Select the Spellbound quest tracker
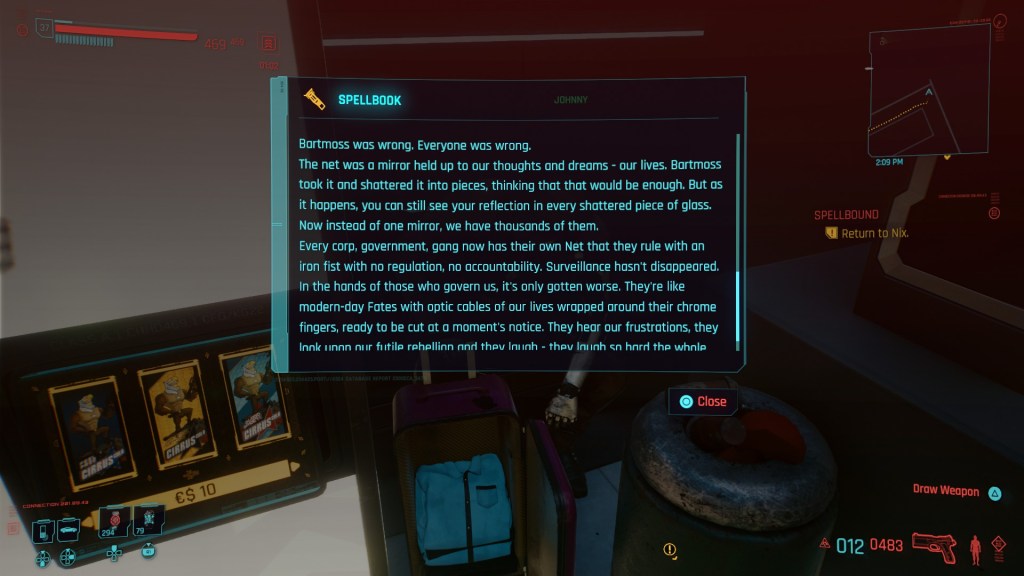1024x576 pixels. pyautogui.click(x=846, y=215)
